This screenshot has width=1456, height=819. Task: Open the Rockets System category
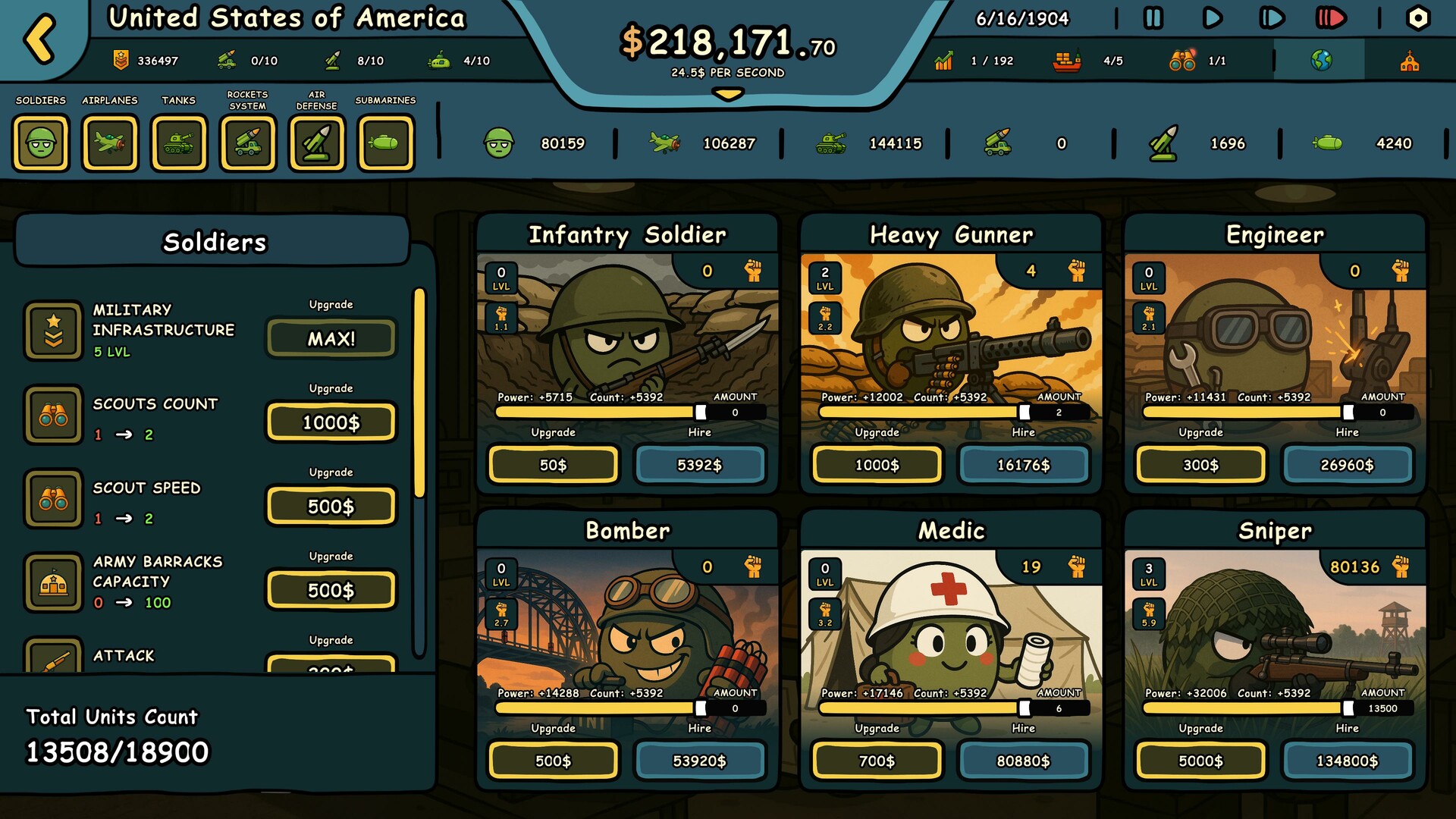[x=249, y=143]
